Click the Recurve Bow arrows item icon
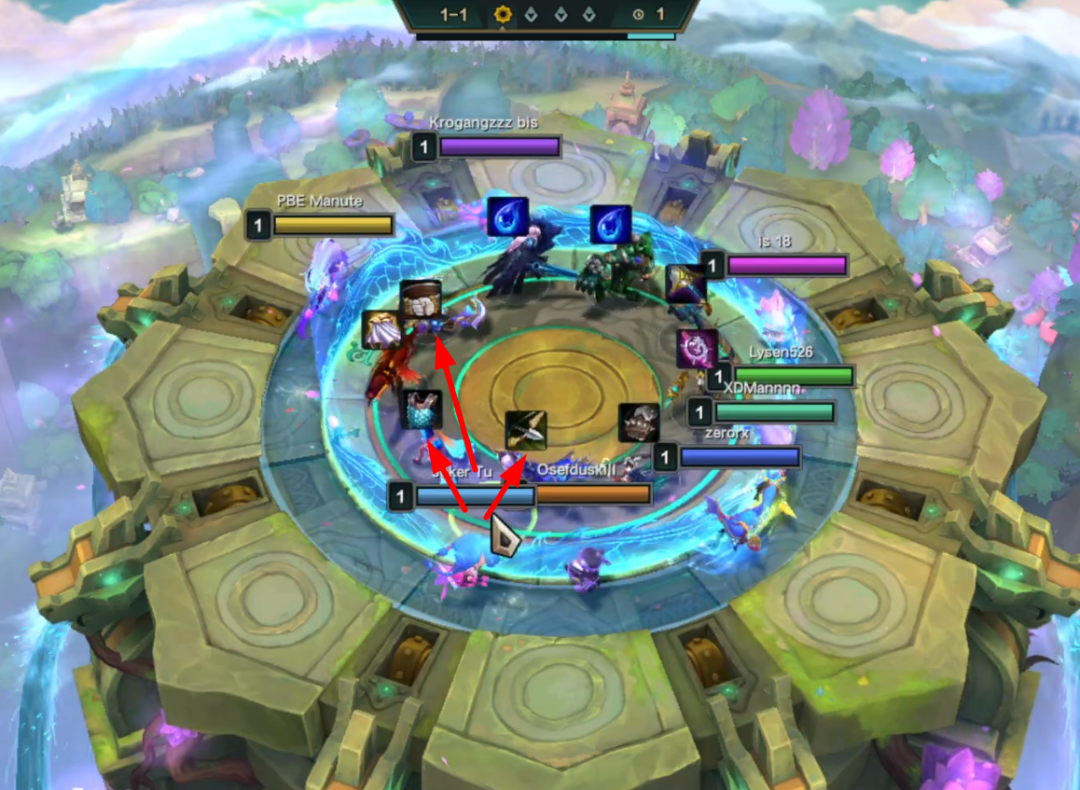This screenshot has width=1080, height=790. pyautogui.click(x=526, y=430)
